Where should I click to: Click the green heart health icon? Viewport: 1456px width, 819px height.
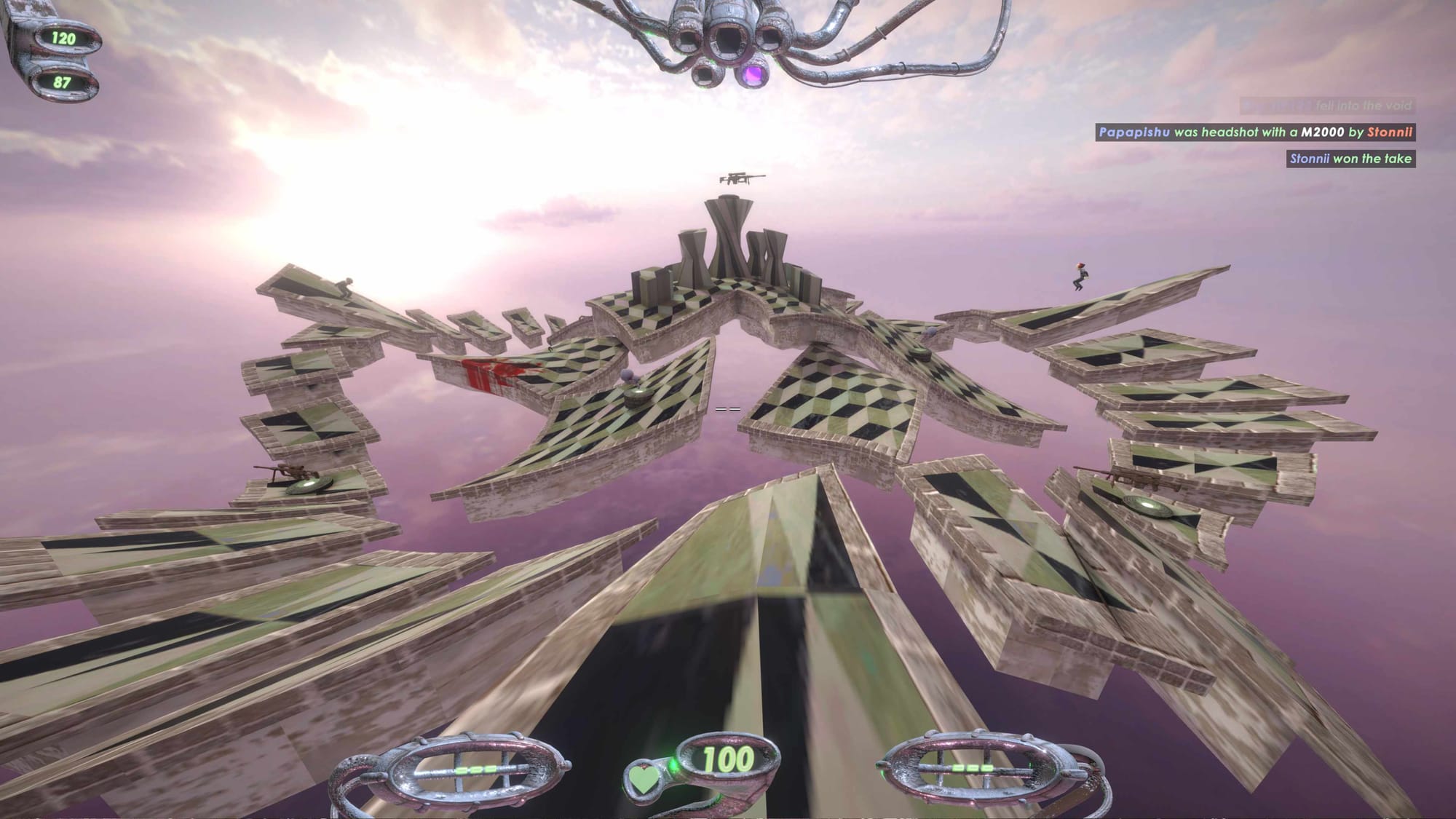(x=644, y=778)
